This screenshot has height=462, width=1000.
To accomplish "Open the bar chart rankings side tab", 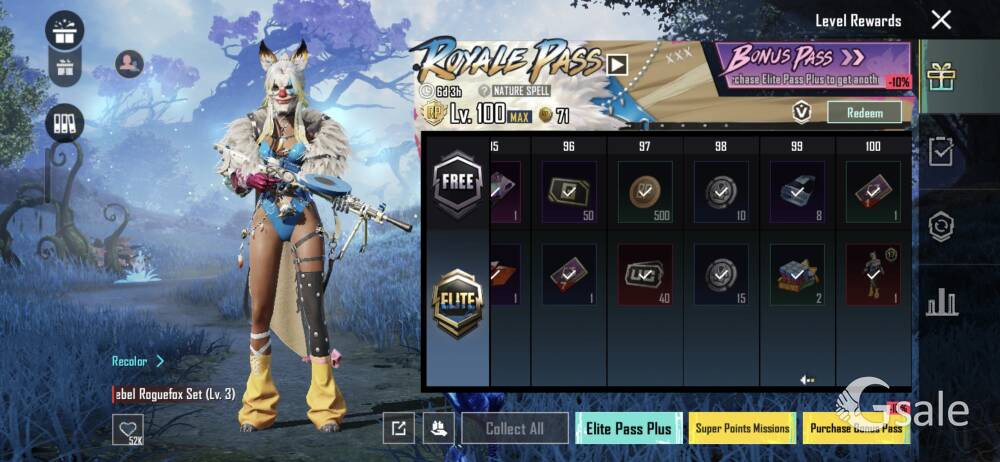I will click(x=941, y=301).
